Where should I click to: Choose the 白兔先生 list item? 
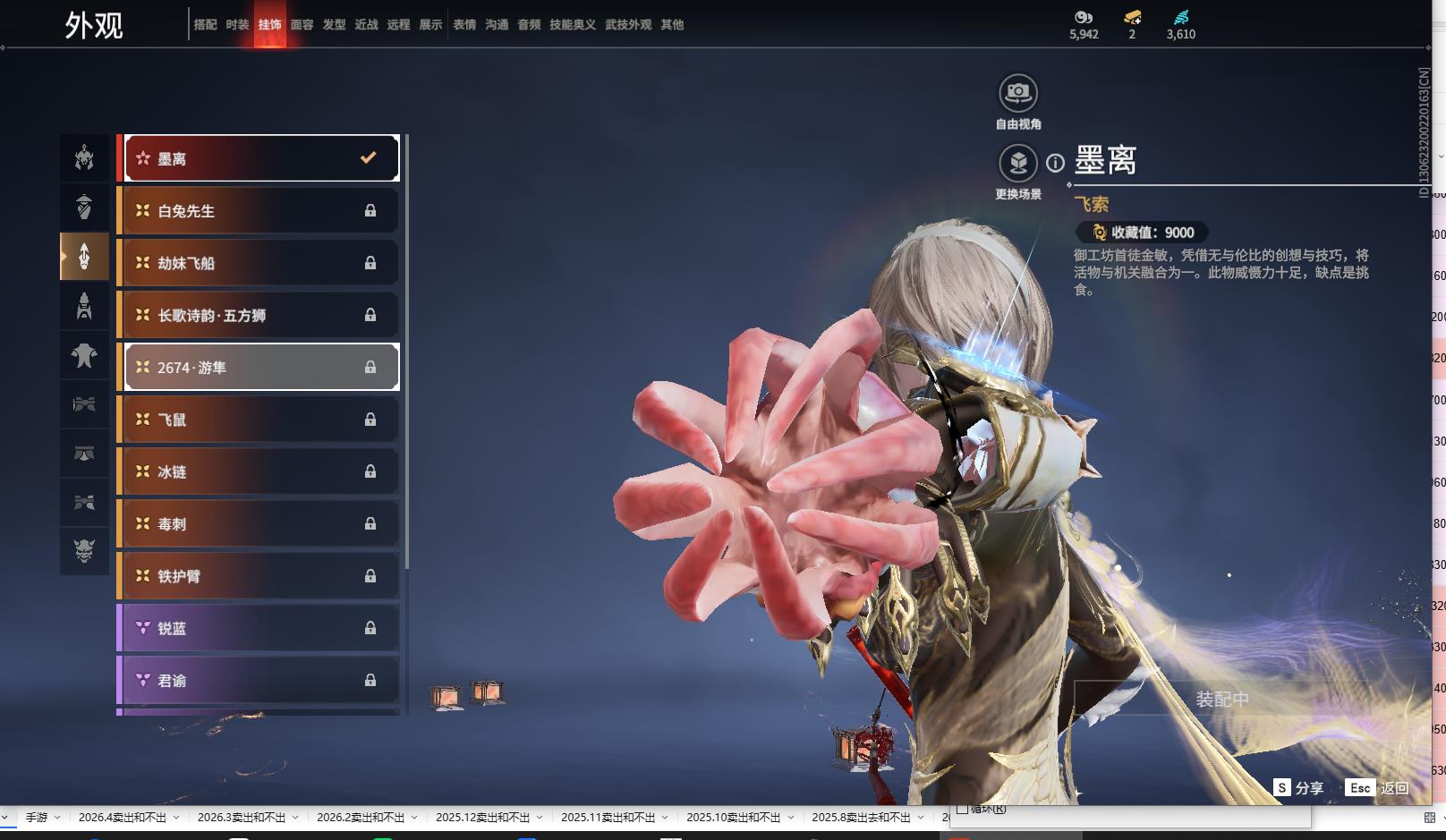(x=261, y=211)
